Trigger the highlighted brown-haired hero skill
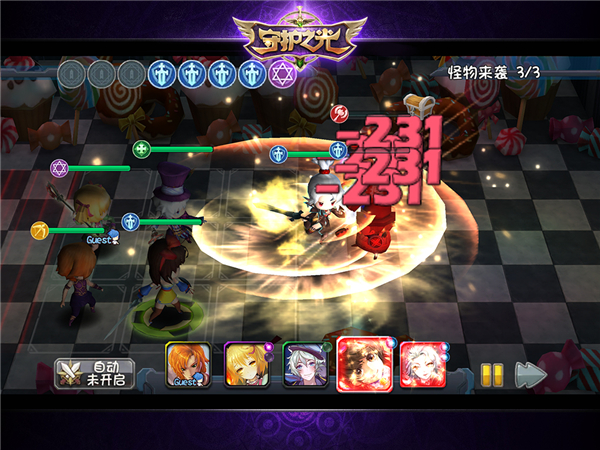 363,363
